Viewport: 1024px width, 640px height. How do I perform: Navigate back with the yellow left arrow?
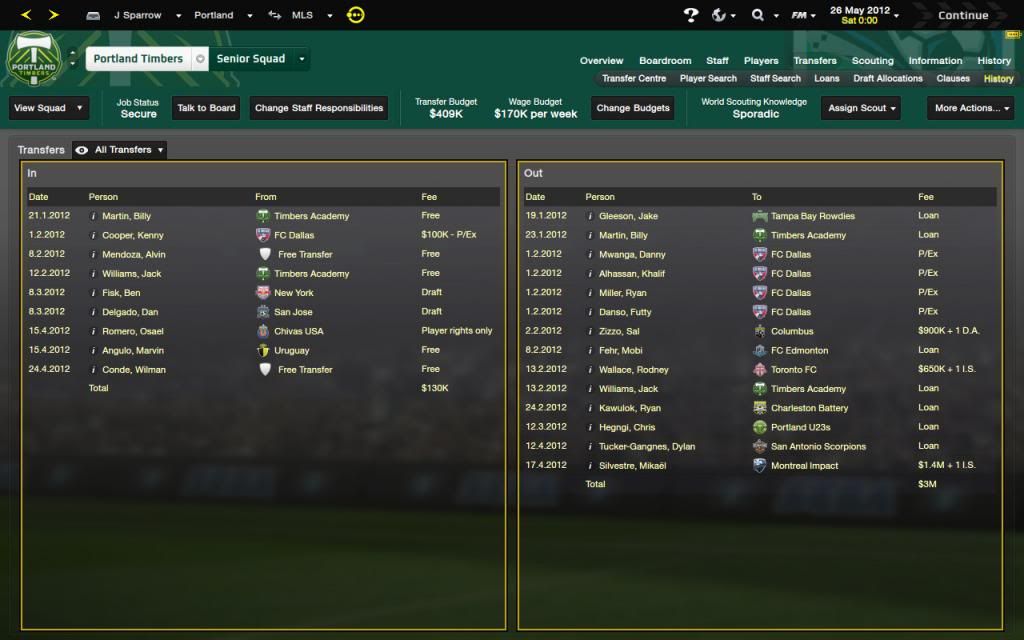[26, 15]
